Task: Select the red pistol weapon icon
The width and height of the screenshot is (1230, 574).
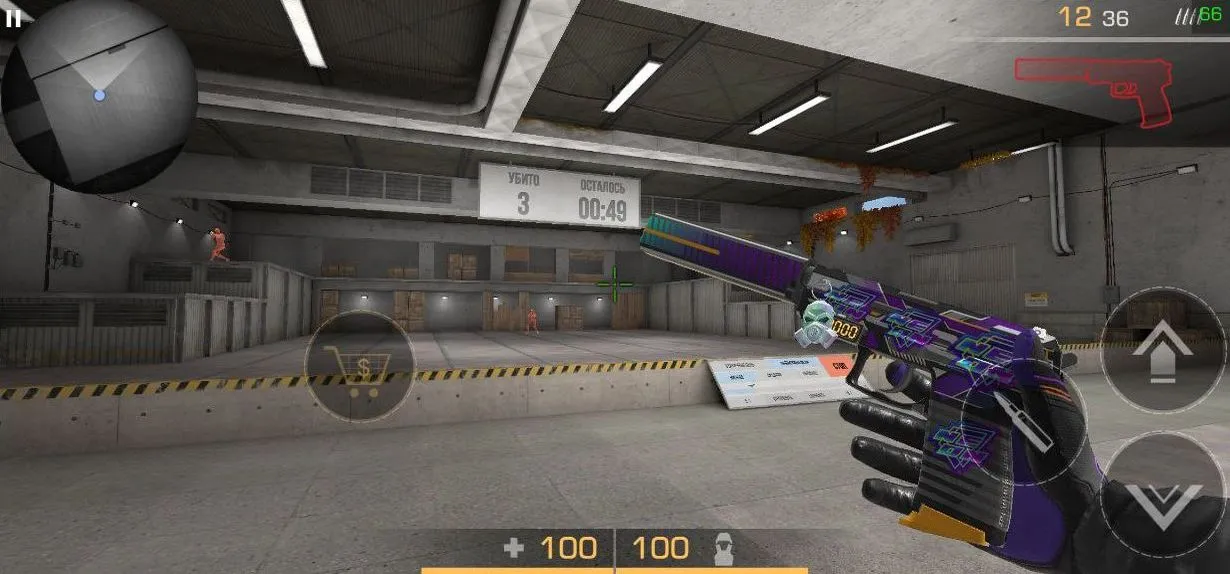Action: pos(1092,89)
